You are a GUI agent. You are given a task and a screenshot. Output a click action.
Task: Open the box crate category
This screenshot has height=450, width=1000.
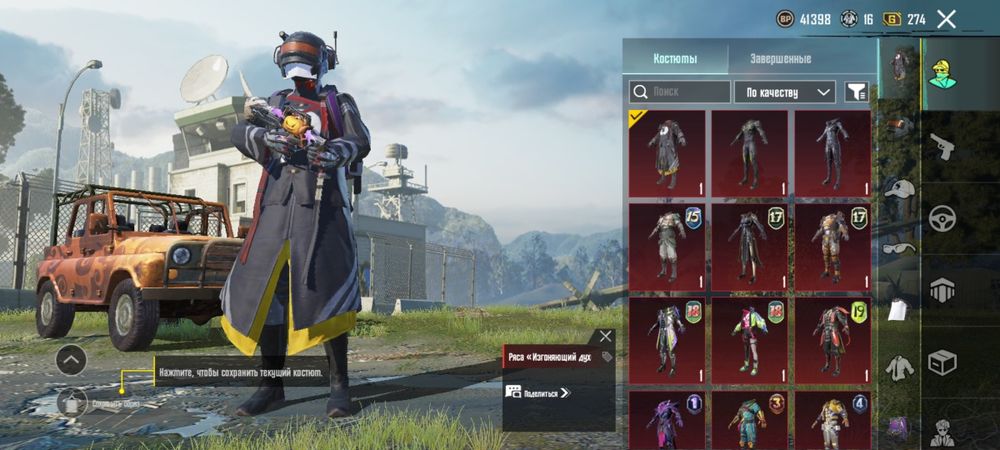(941, 361)
